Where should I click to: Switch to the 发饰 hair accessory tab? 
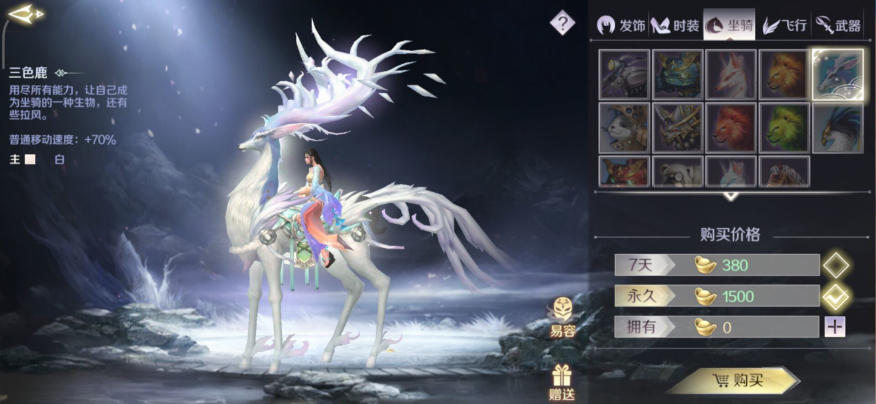pos(620,25)
